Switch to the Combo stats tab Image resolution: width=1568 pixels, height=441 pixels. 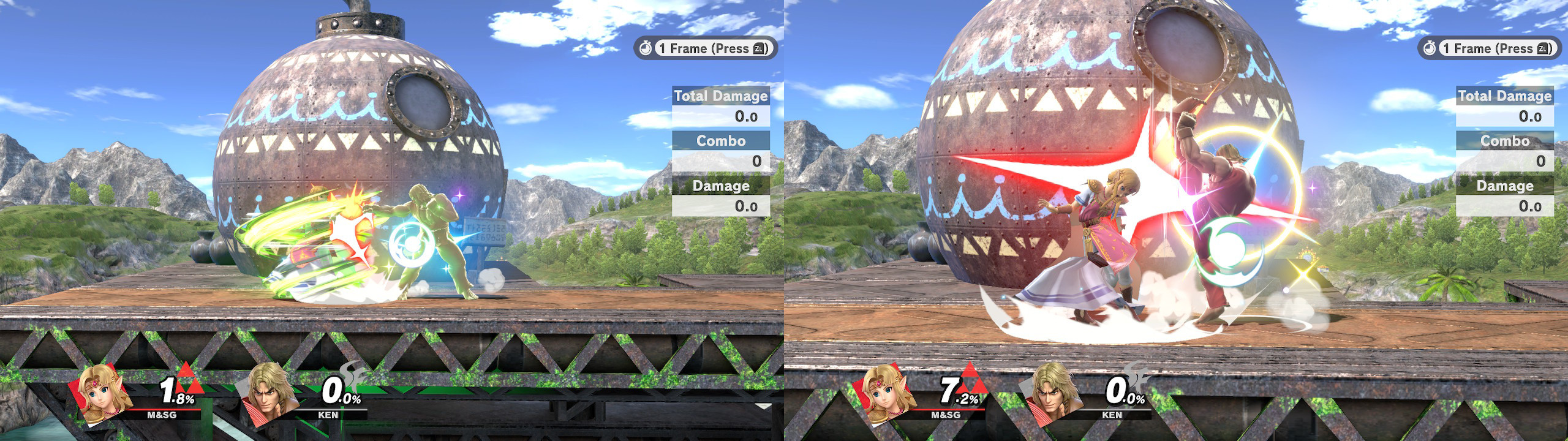pyautogui.click(x=1504, y=140)
